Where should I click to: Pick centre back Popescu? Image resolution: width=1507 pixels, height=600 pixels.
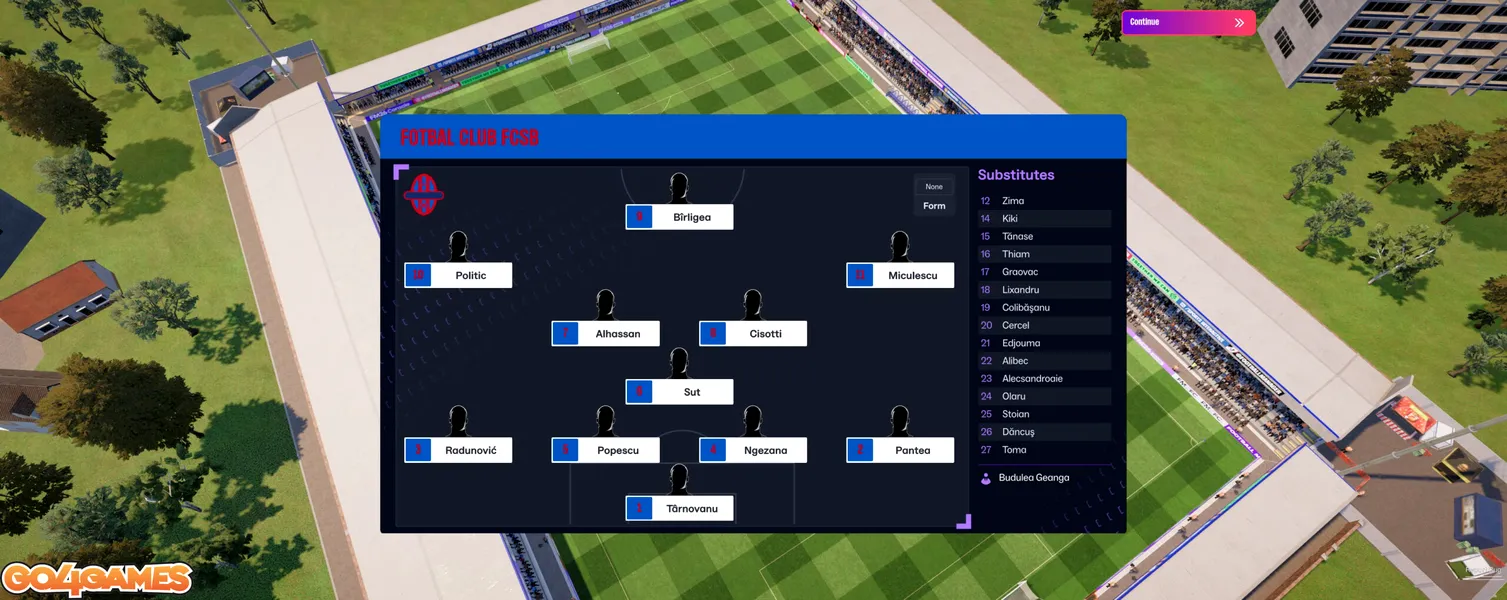(605, 450)
